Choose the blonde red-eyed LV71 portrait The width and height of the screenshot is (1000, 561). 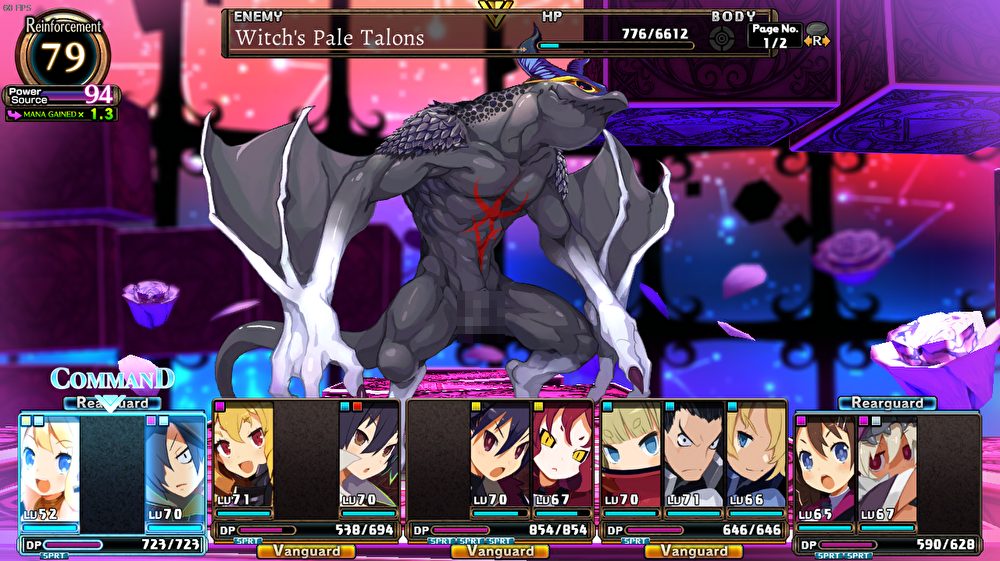[x=243, y=462]
